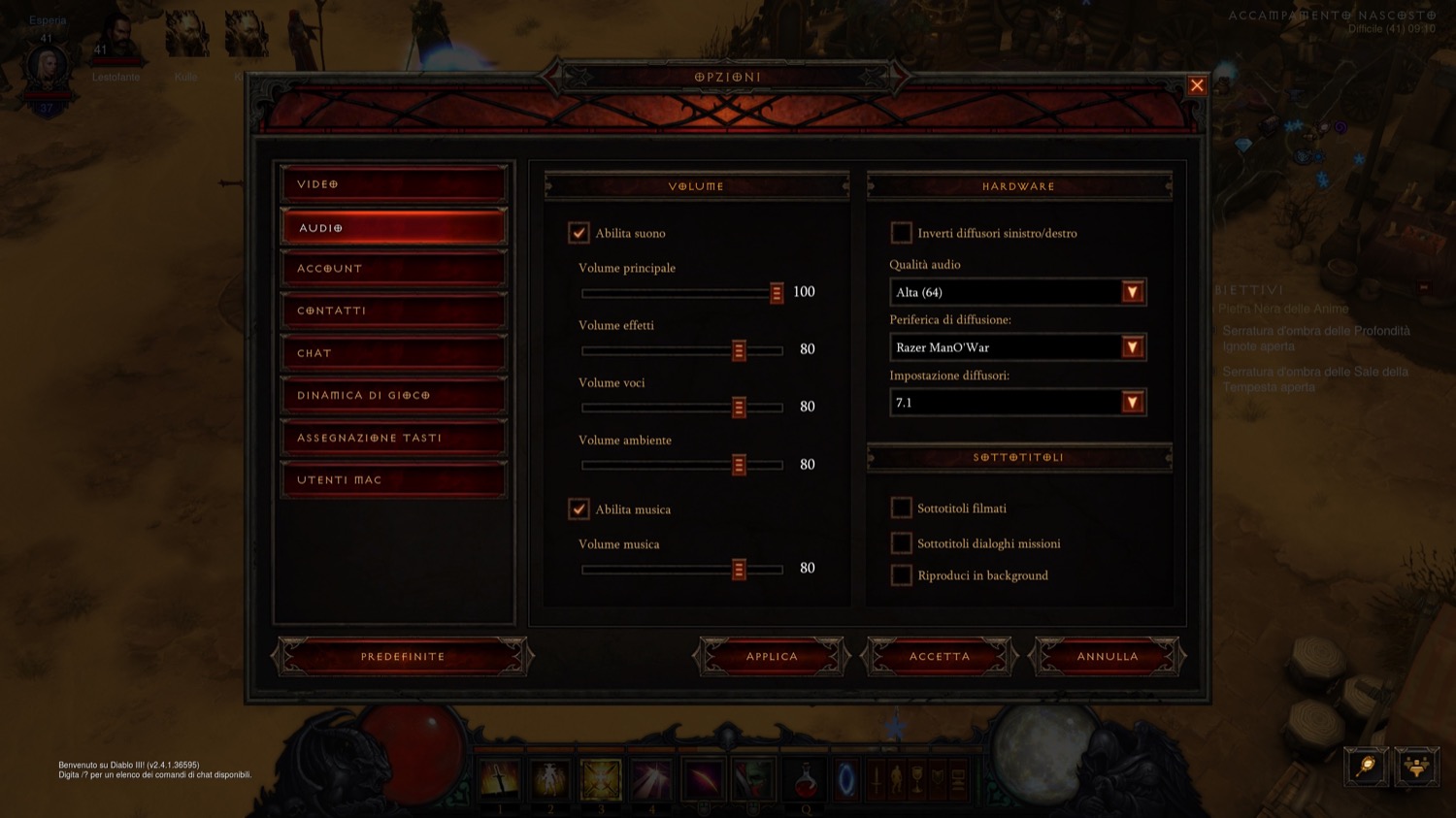Enable Inverti diffusori sinistro/destro
The width and height of the screenshot is (1456, 818).
click(901, 233)
